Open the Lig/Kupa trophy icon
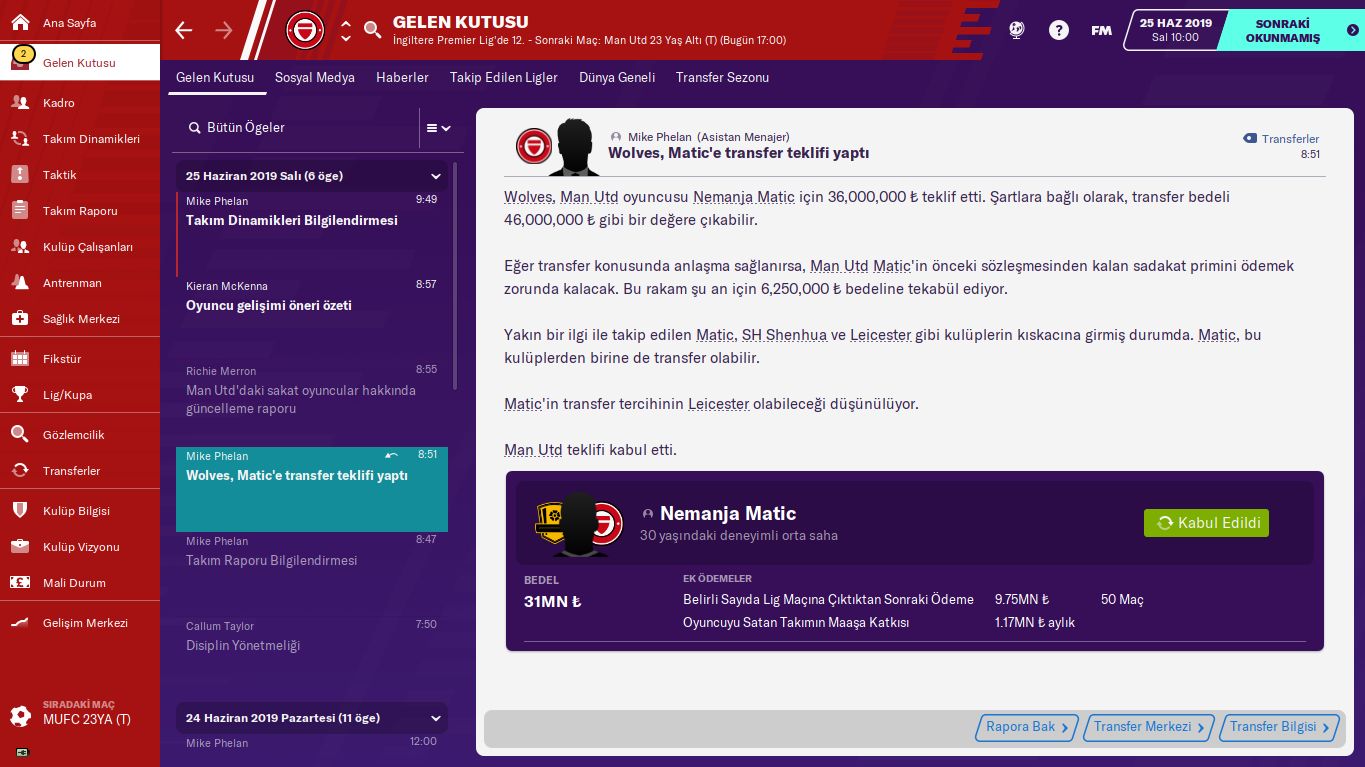 [21, 395]
